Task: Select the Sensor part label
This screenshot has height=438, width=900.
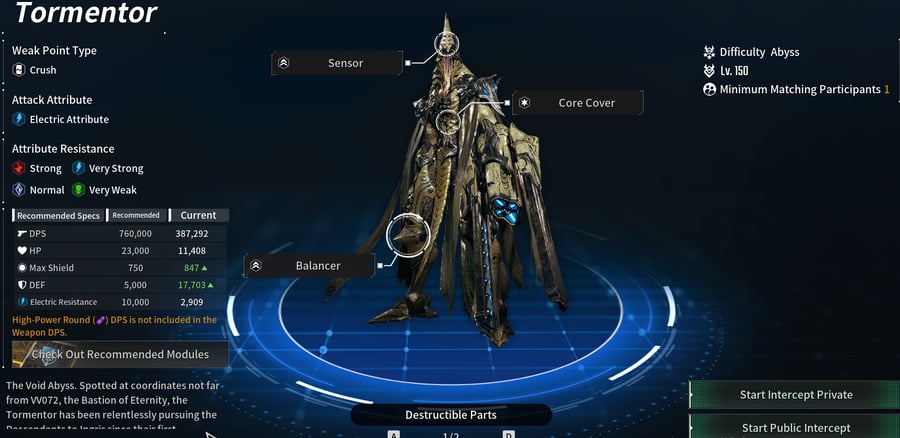Action: [x=338, y=63]
